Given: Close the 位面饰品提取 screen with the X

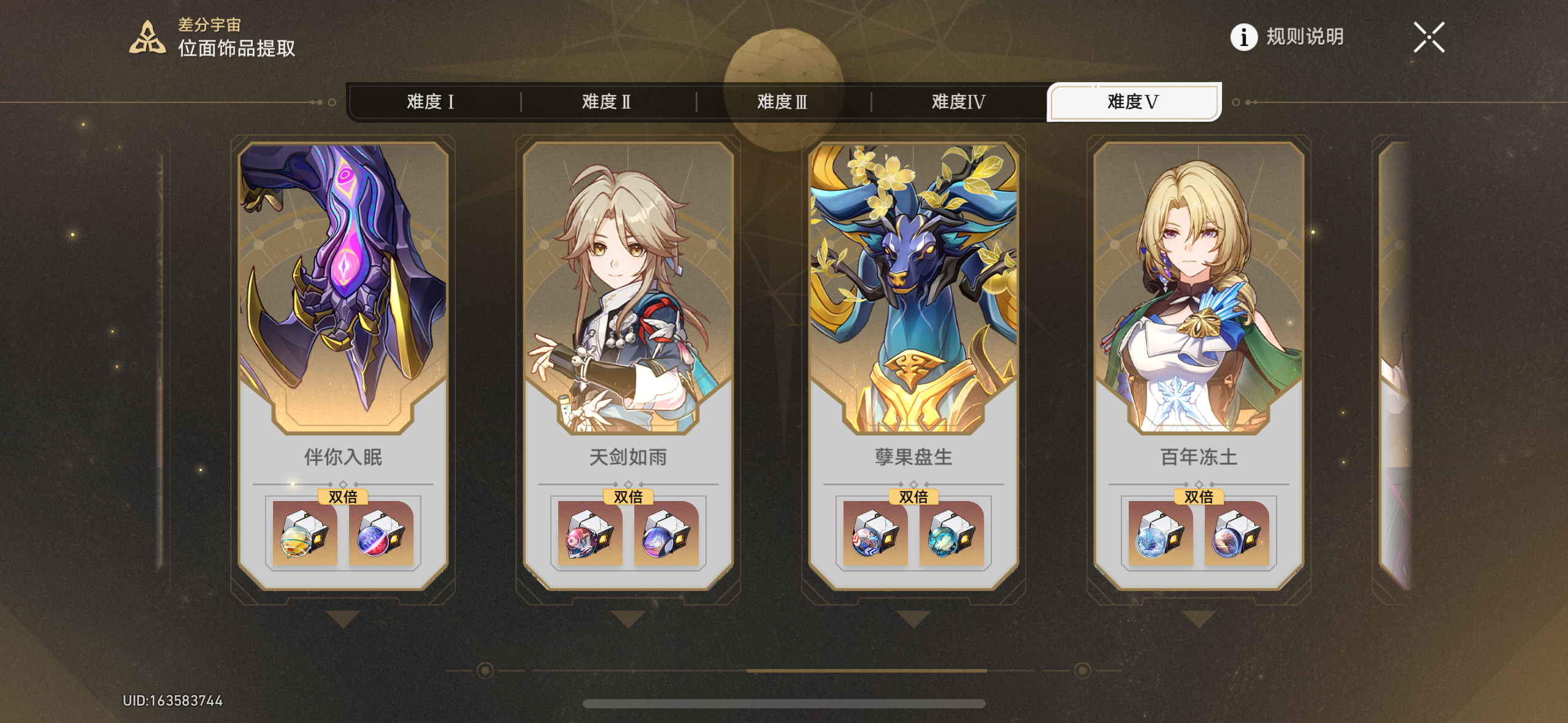Looking at the screenshot, I should coord(1429,37).
